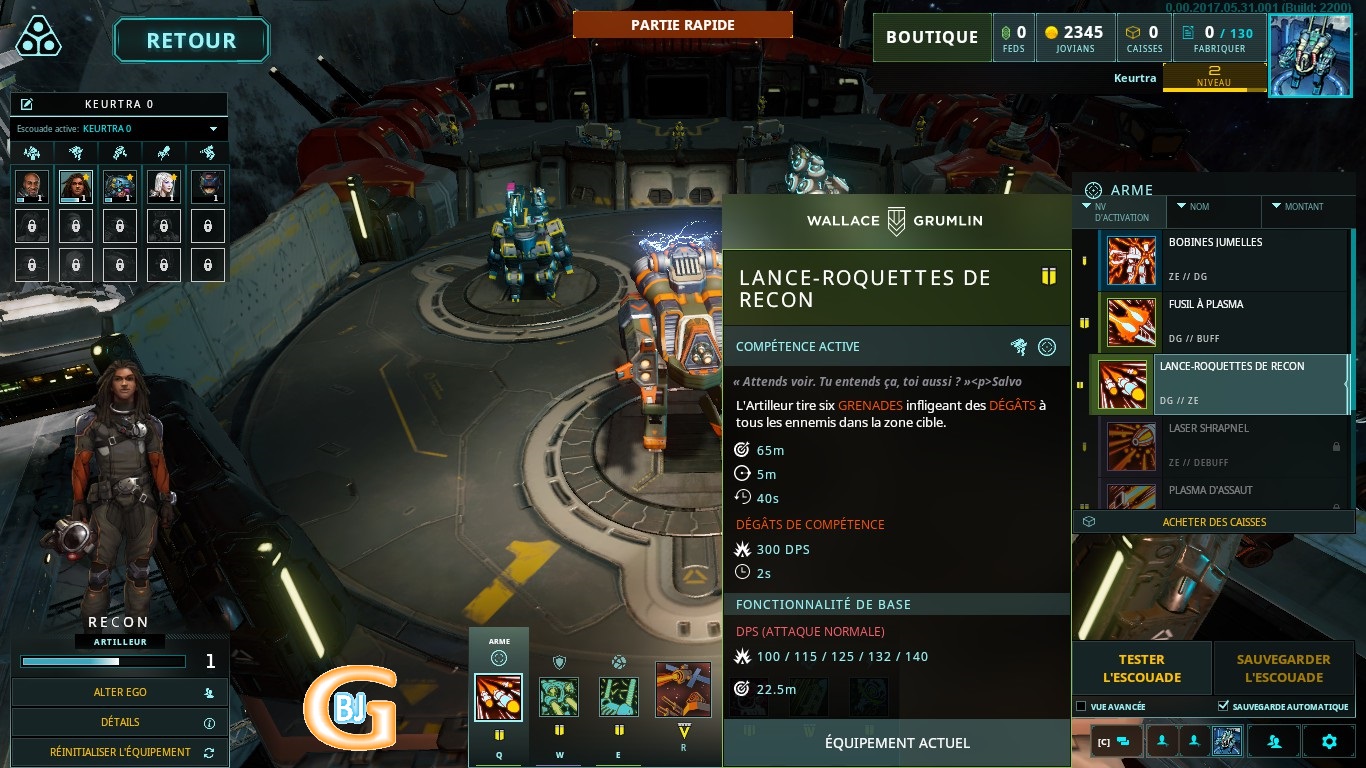Save squad with Sauvegarder l'Escouade

1283,668
